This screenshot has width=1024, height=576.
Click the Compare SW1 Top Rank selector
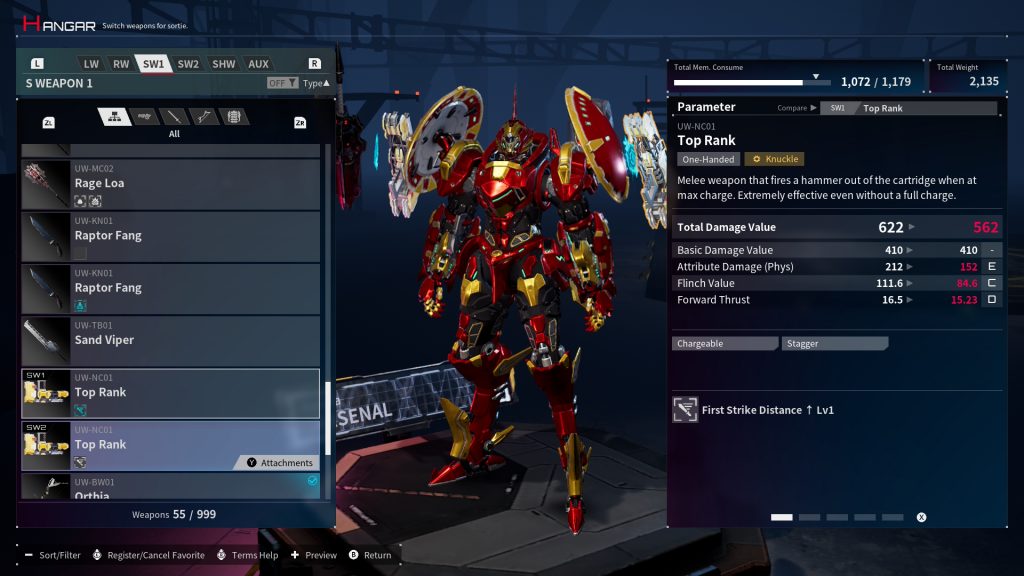(907, 108)
